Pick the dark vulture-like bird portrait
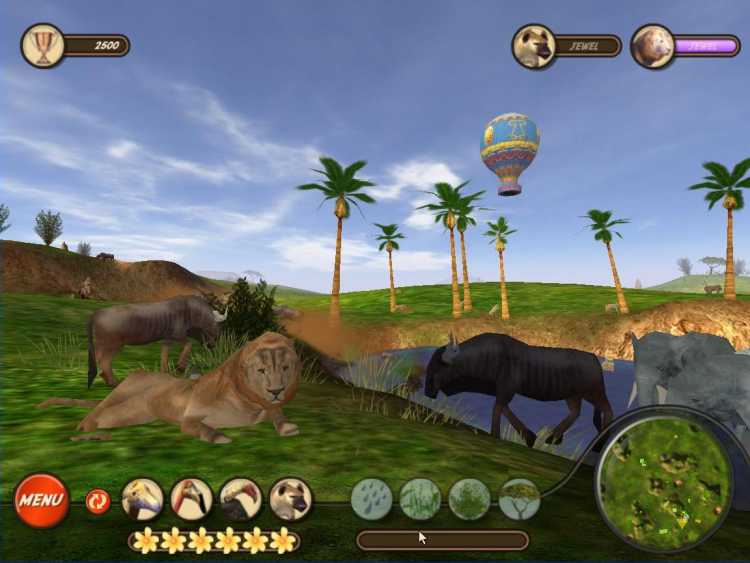Viewport: 750px width, 563px height. coord(240,499)
